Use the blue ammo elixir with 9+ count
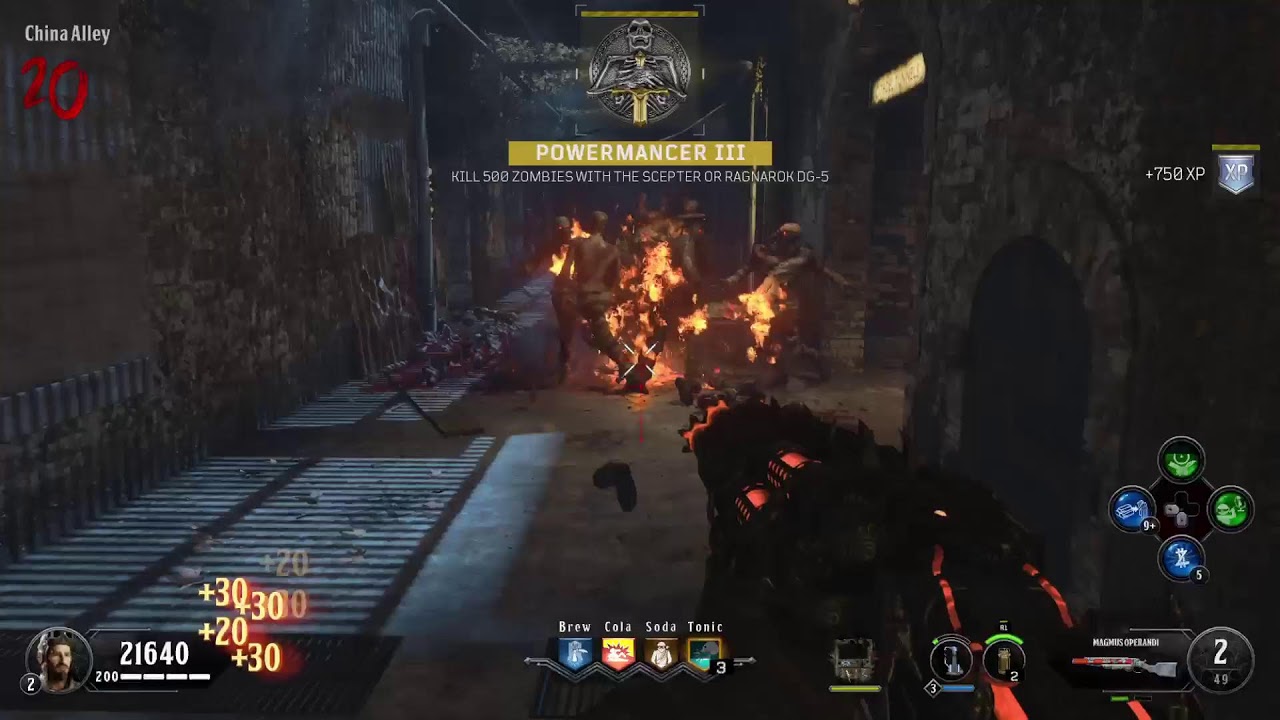The image size is (1280, 720). tap(1133, 509)
